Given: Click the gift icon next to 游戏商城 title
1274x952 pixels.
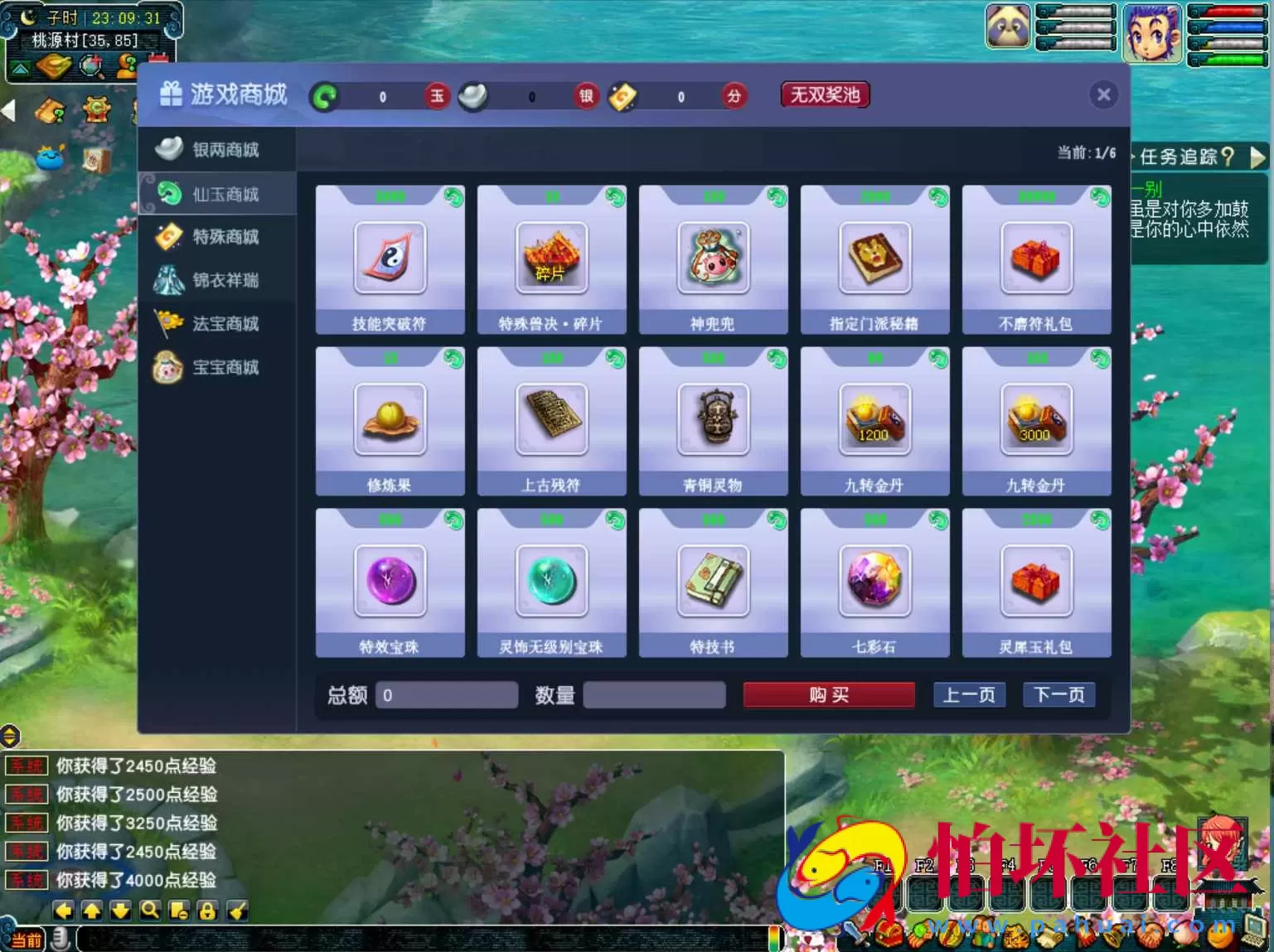Looking at the screenshot, I should pyautogui.click(x=170, y=94).
